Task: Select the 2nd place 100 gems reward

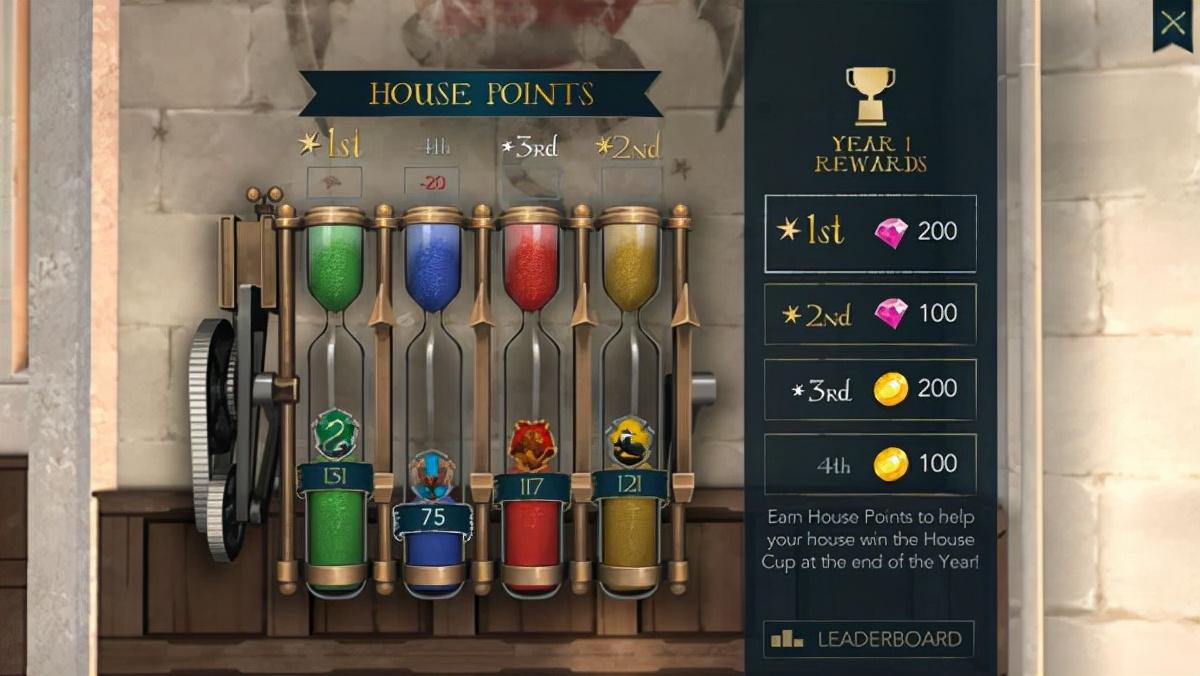Action: [870, 314]
